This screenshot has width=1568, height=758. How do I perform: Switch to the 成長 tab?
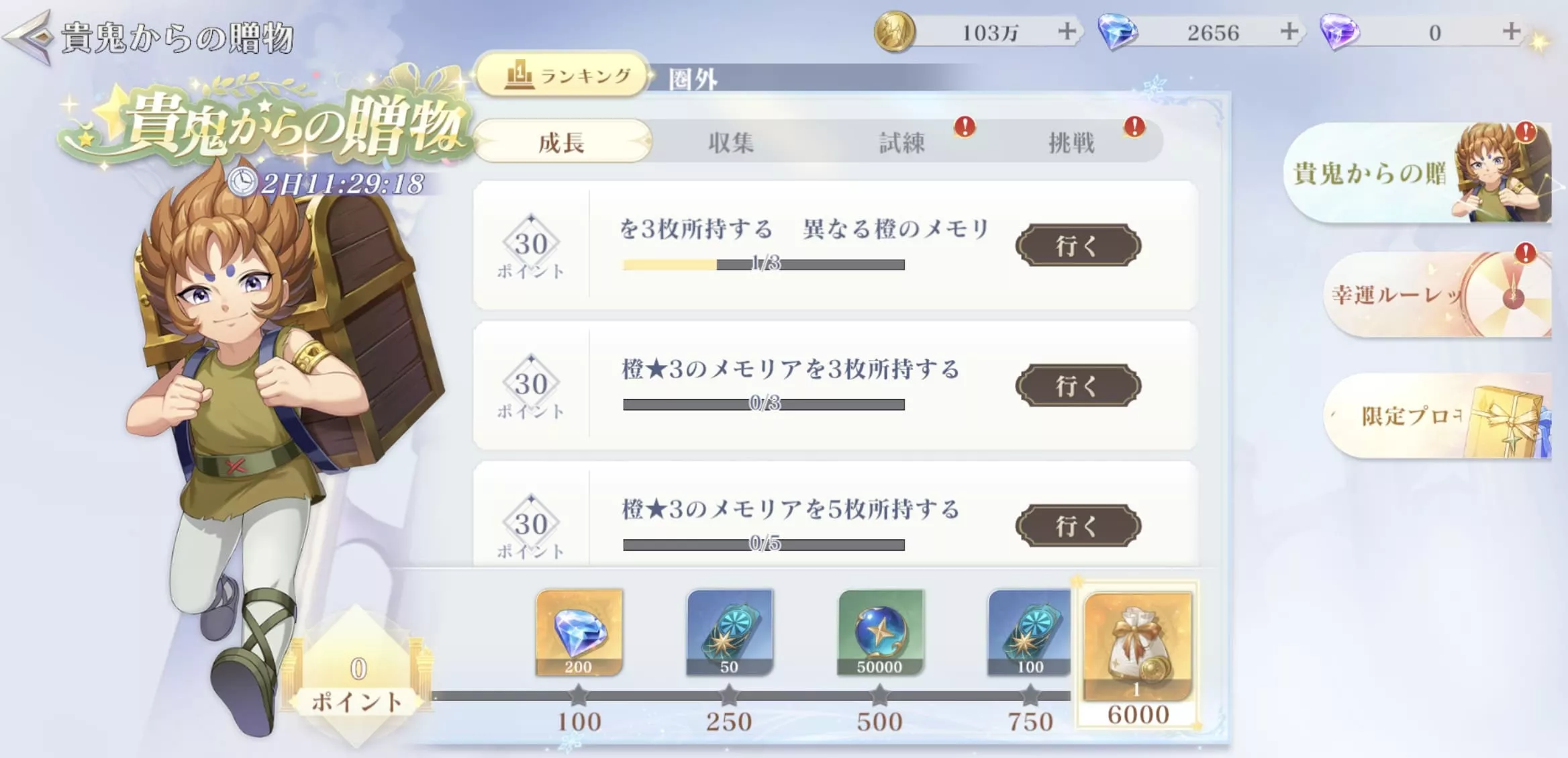click(x=562, y=142)
